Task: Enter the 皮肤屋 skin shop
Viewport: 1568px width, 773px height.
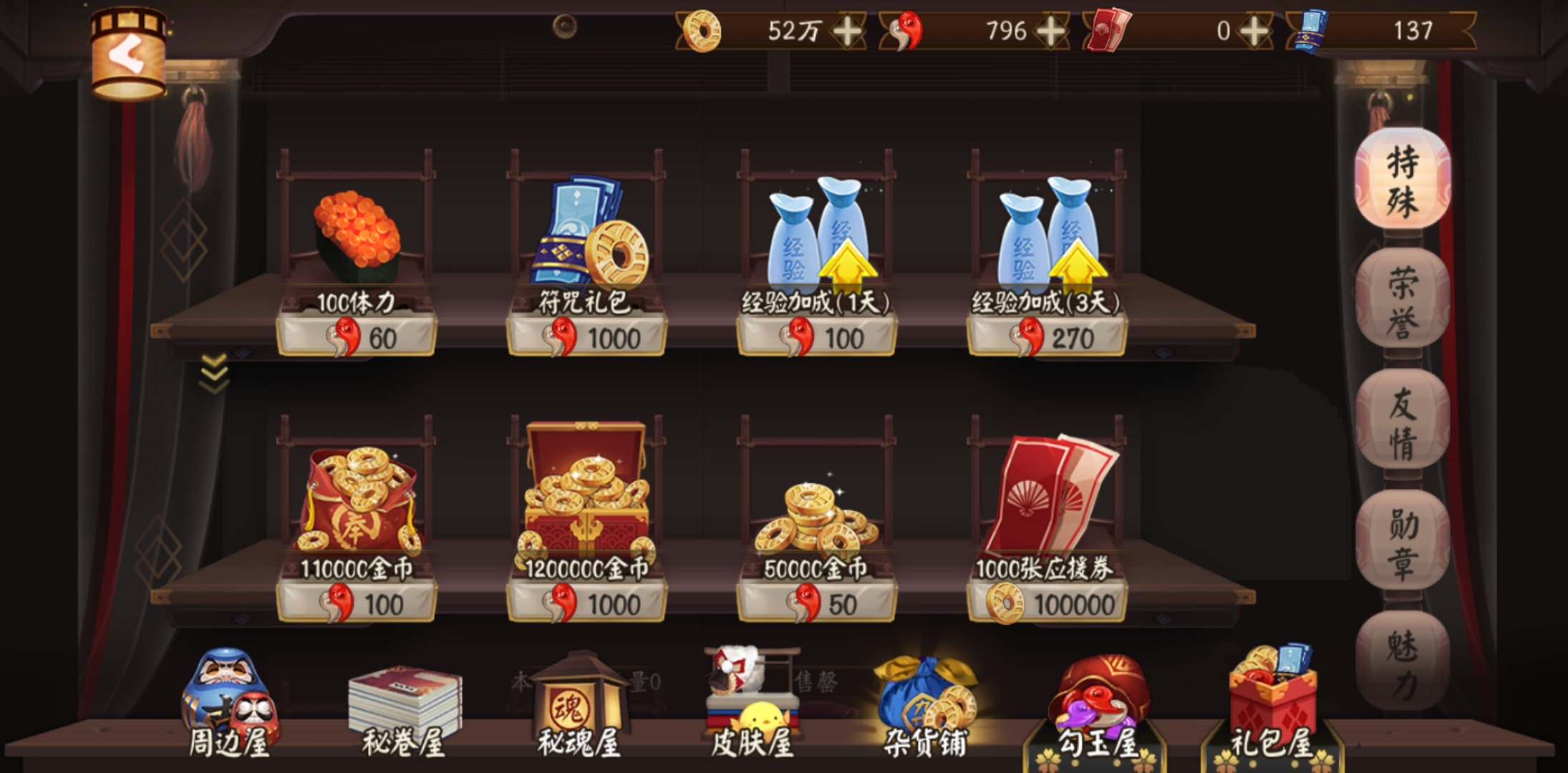Action: pos(752,705)
